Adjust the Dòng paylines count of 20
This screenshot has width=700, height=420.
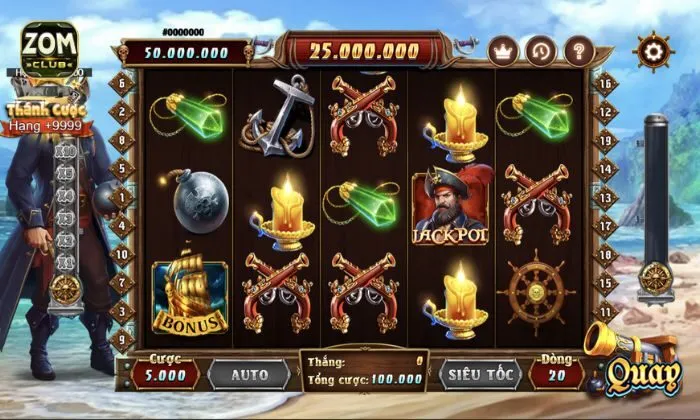(x=555, y=375)
